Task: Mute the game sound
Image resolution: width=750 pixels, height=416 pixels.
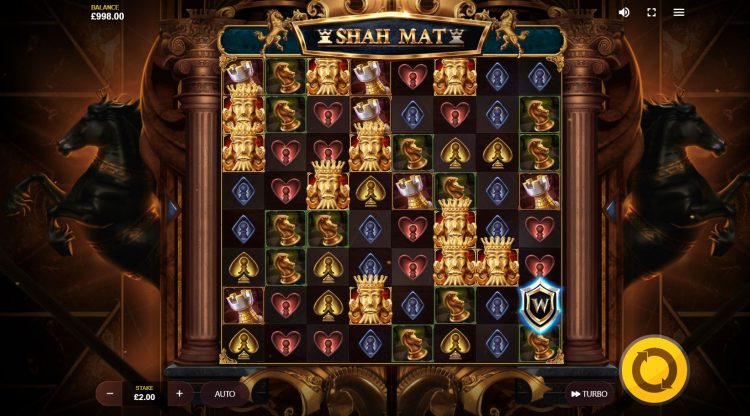Action: pyautogui.click(x=625, y=12)
